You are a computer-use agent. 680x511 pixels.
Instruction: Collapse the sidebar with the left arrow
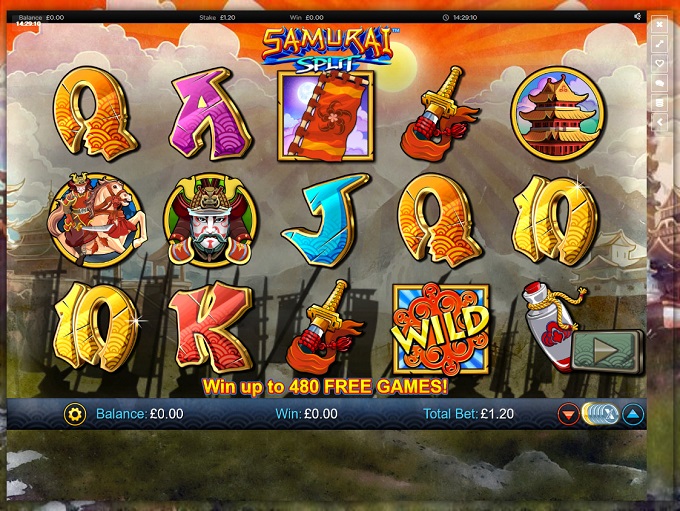(659, 122)
